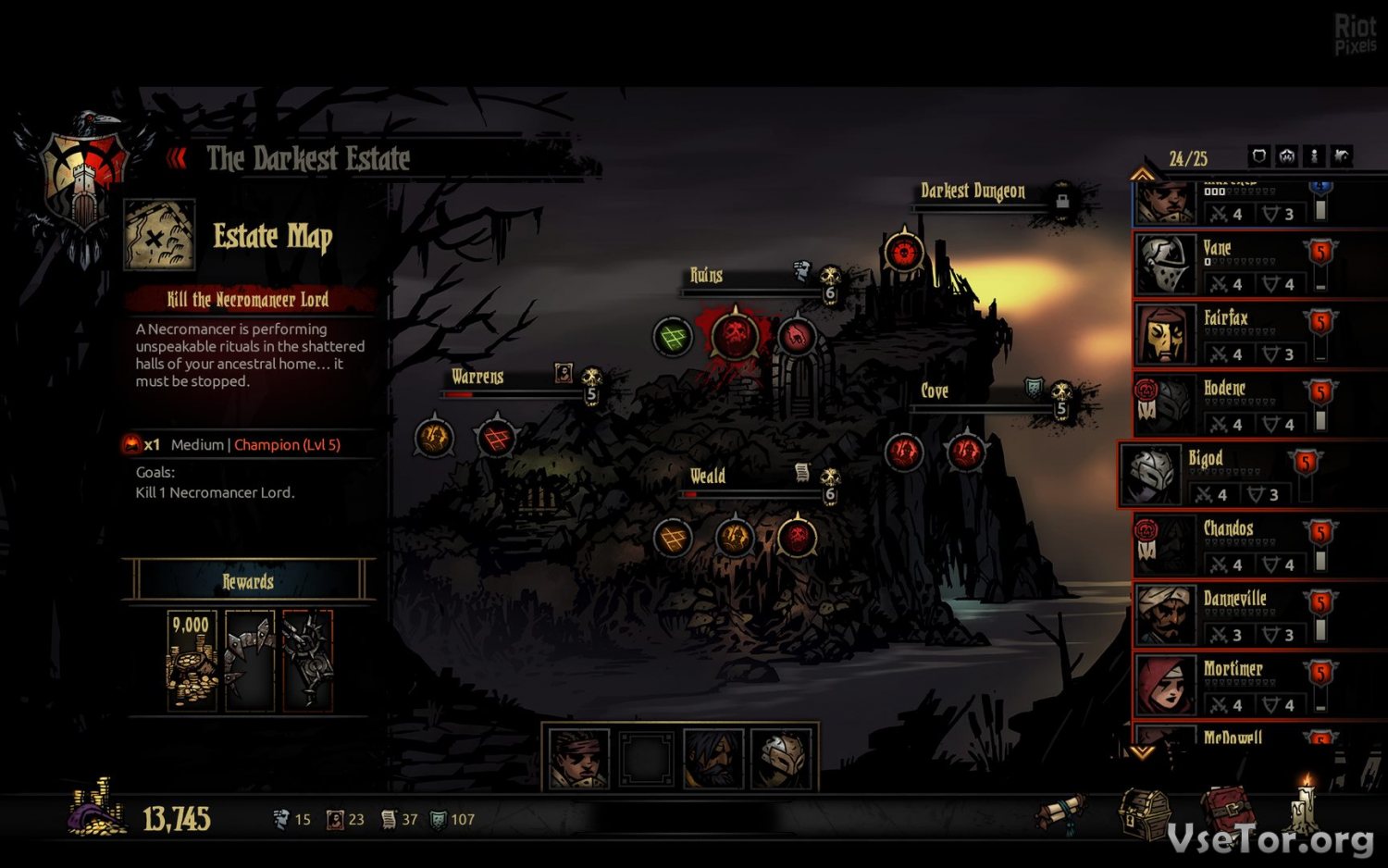1388x868 pixels.
Task: Click the roster scroll-down arrow
Action: (x=1142, y=753)
